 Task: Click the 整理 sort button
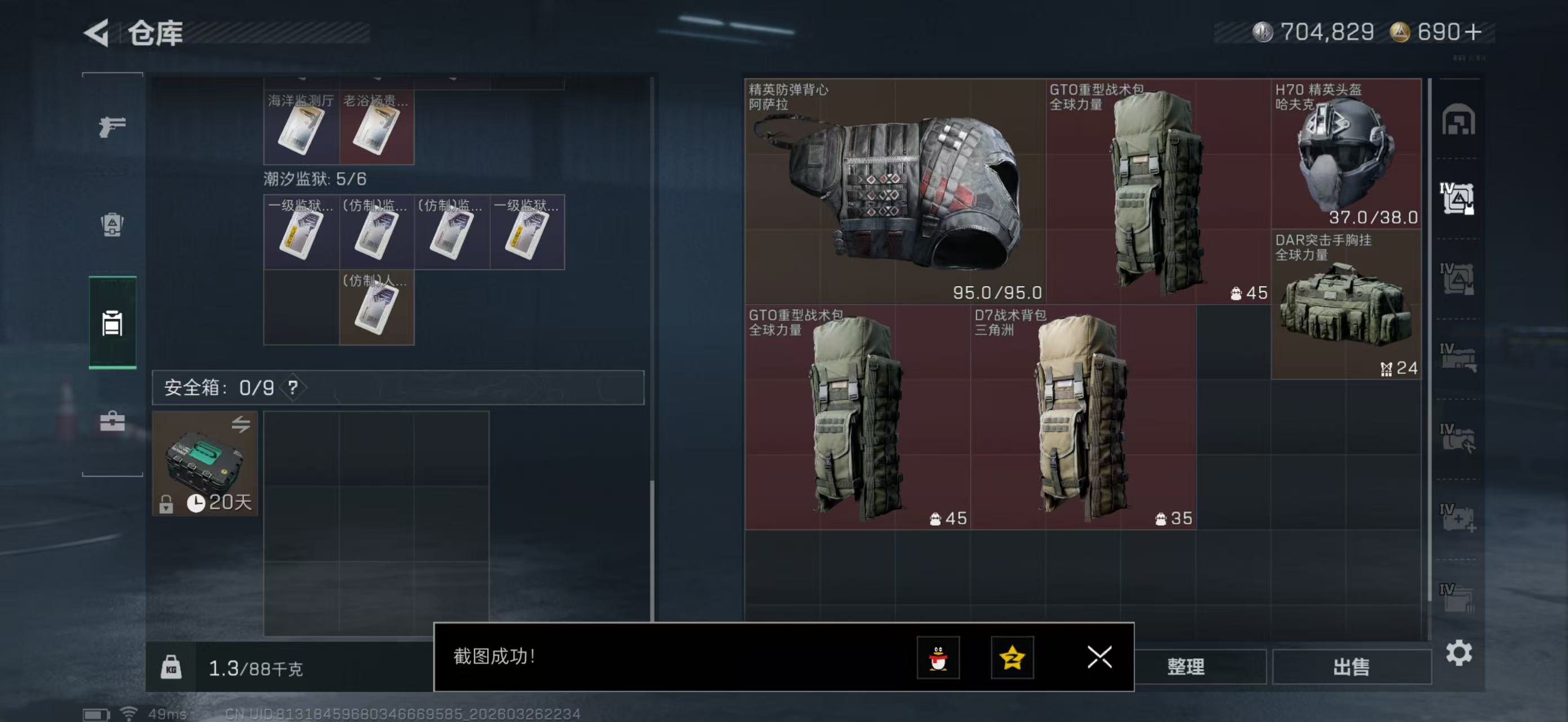coord(1185,667)
